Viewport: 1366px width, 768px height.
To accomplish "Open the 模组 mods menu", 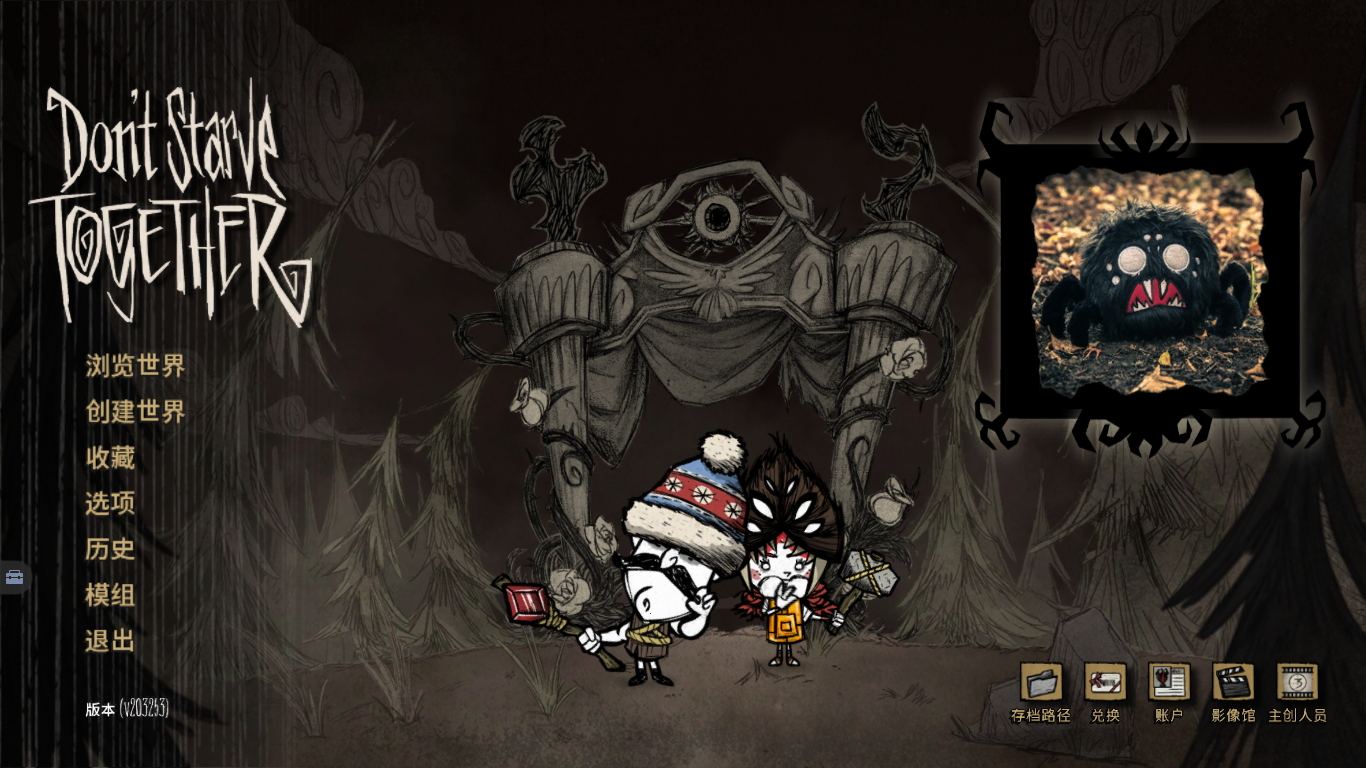I will click(110, 596).
